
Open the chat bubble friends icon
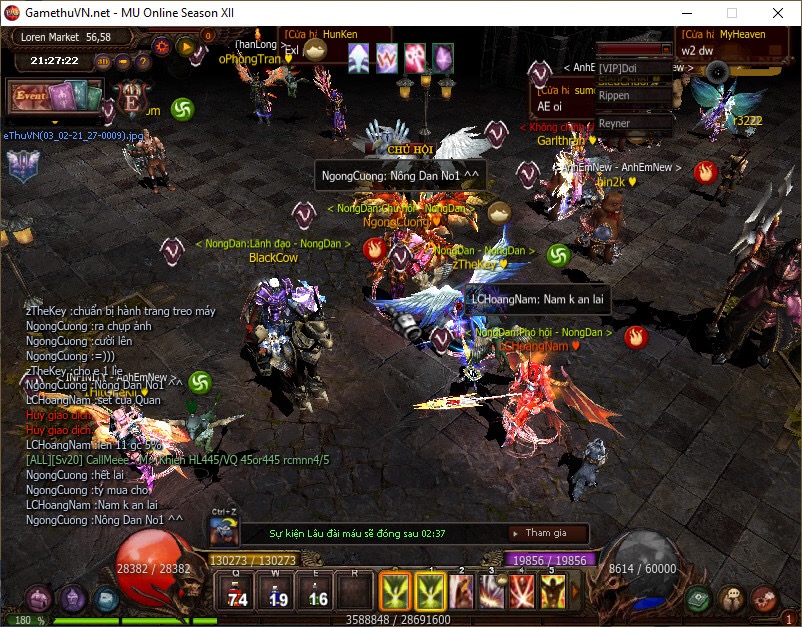point(732,598)
